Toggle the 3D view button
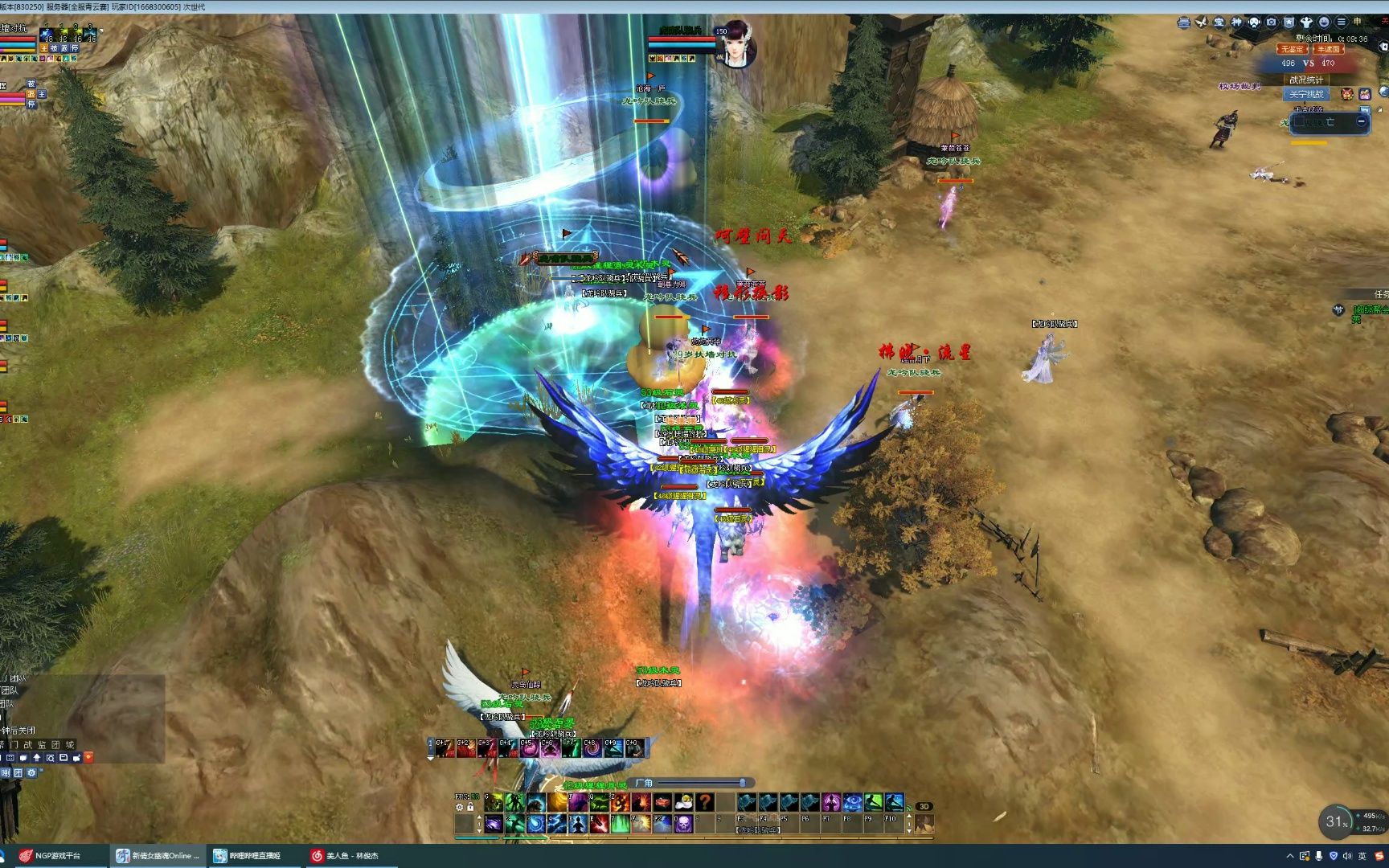1389x868 pixels. click(924, 806)
